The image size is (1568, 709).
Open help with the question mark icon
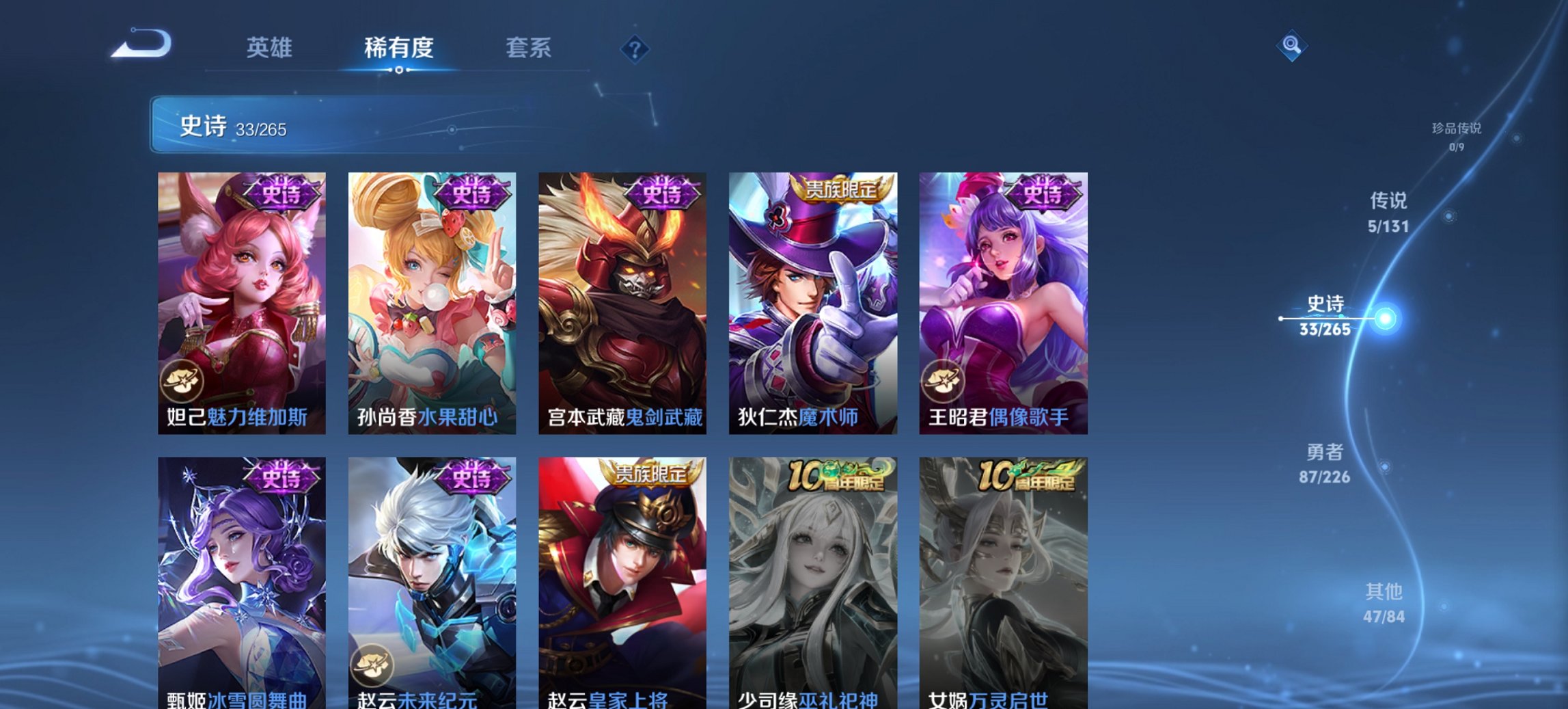click(x=635, y=49)
